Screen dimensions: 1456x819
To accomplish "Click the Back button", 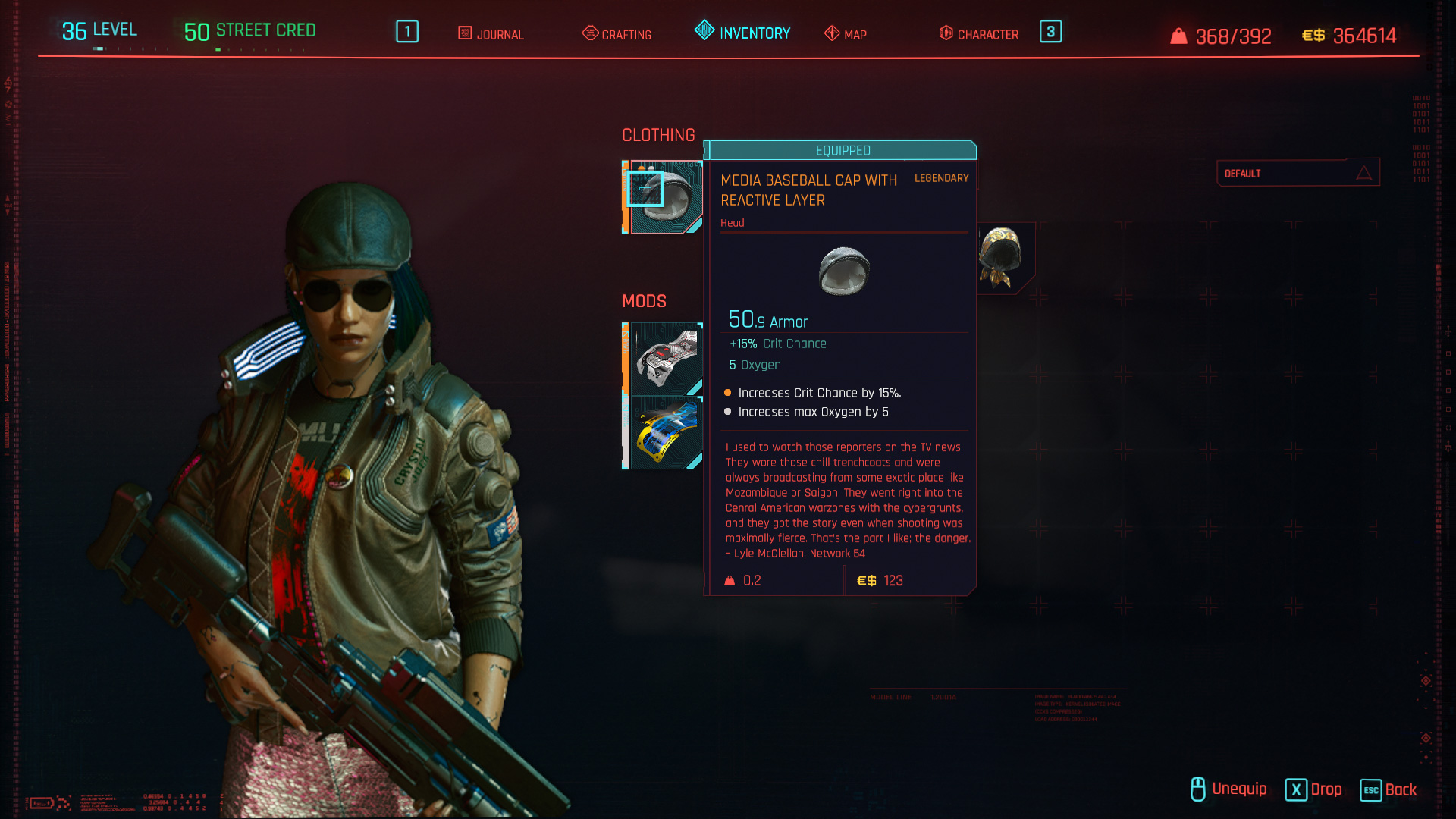I will point(1388,790).
